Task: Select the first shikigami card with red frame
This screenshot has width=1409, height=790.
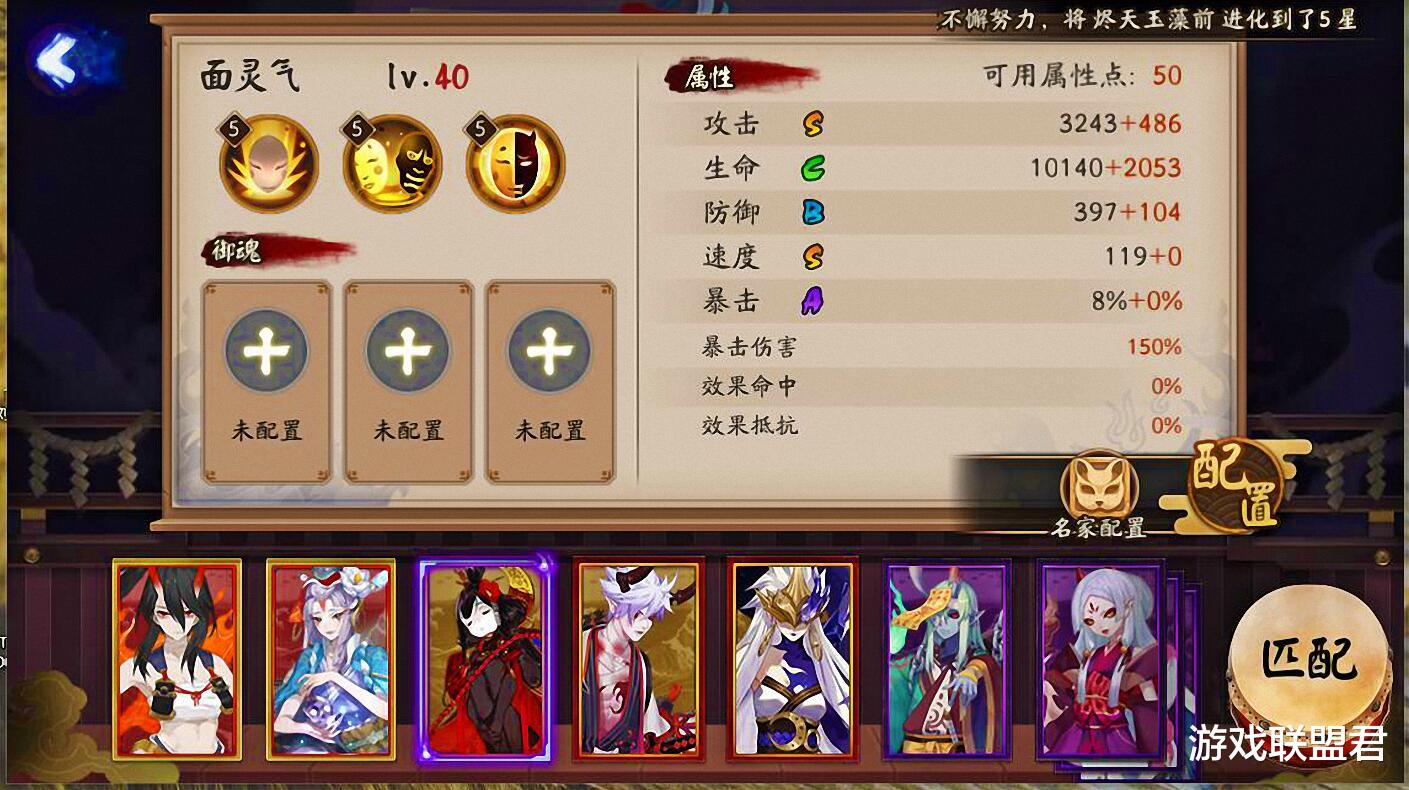Action: tap(176, 665)
